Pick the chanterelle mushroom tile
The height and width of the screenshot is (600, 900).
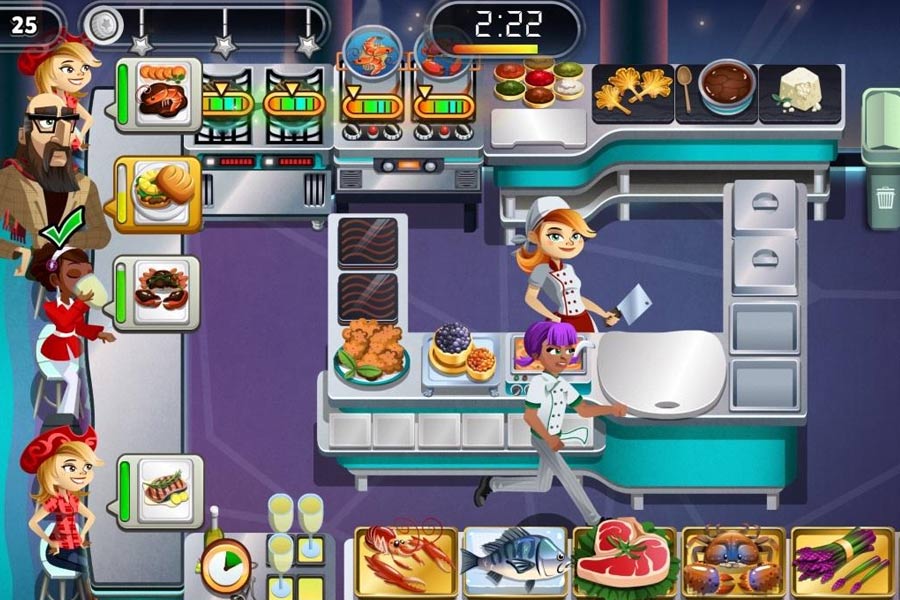632,92
